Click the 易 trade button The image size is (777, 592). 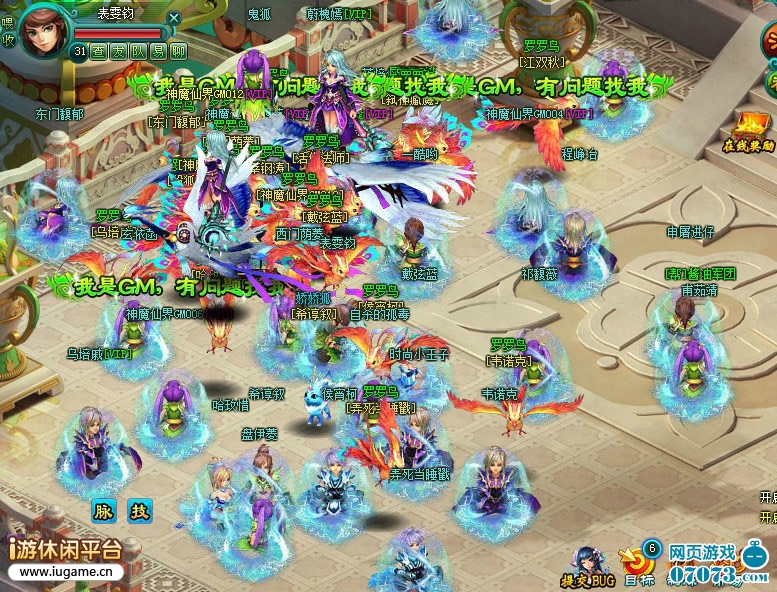click(x=159, y=51)
